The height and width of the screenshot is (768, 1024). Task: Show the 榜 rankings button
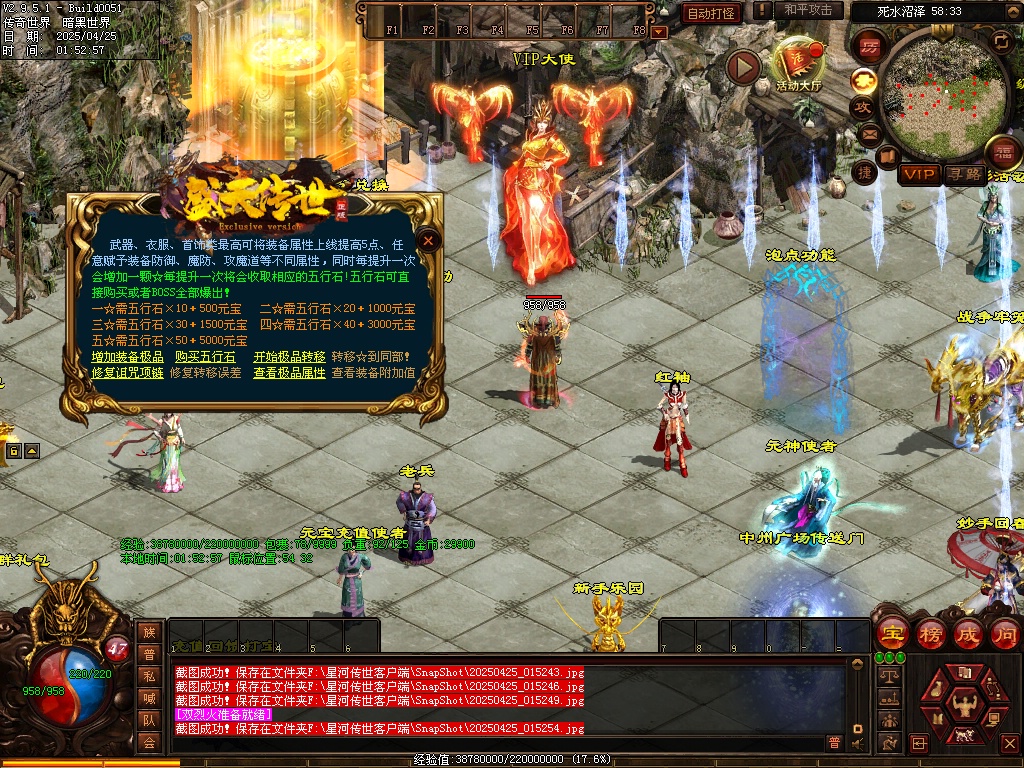[x=931, y=634]
